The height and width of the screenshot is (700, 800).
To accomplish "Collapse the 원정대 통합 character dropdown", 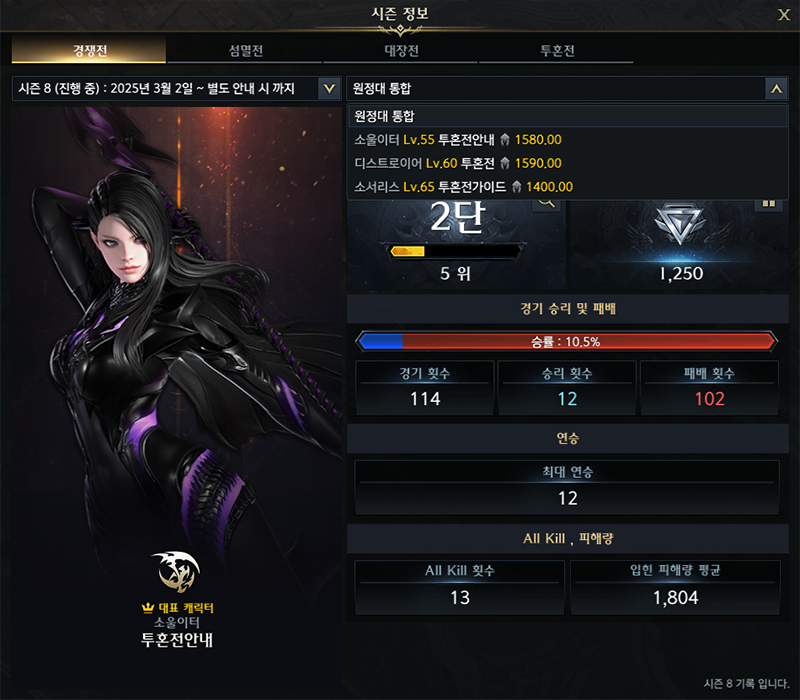I will [x=777, y=89].
